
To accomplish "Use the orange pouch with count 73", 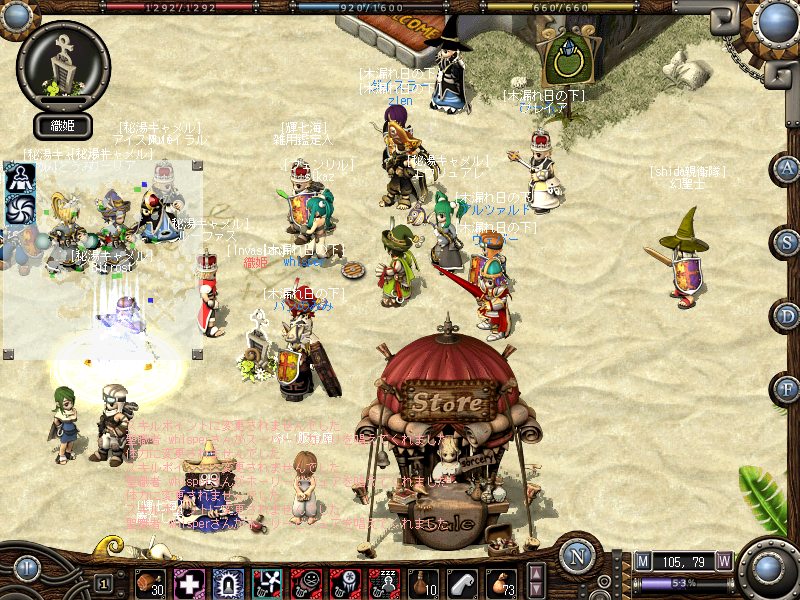I will [501, 582].
